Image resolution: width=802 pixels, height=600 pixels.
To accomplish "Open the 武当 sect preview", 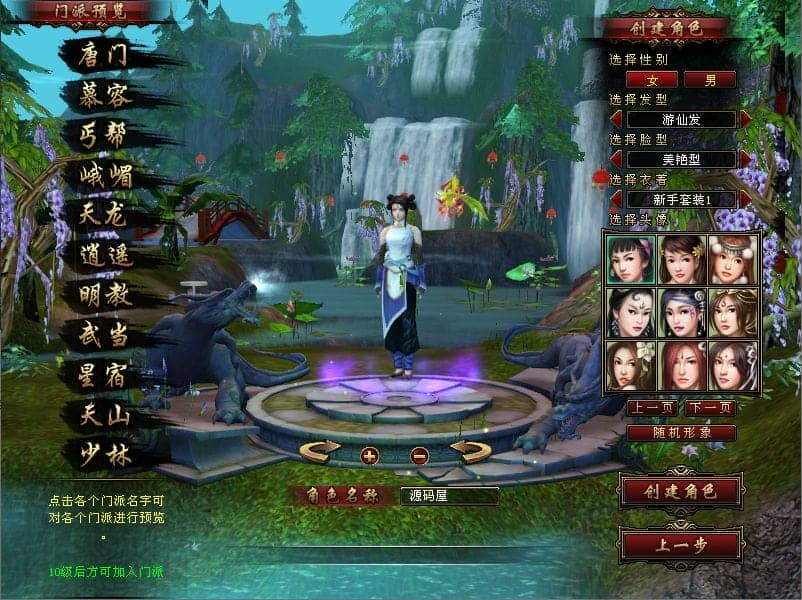I will (x=104, y=335).
